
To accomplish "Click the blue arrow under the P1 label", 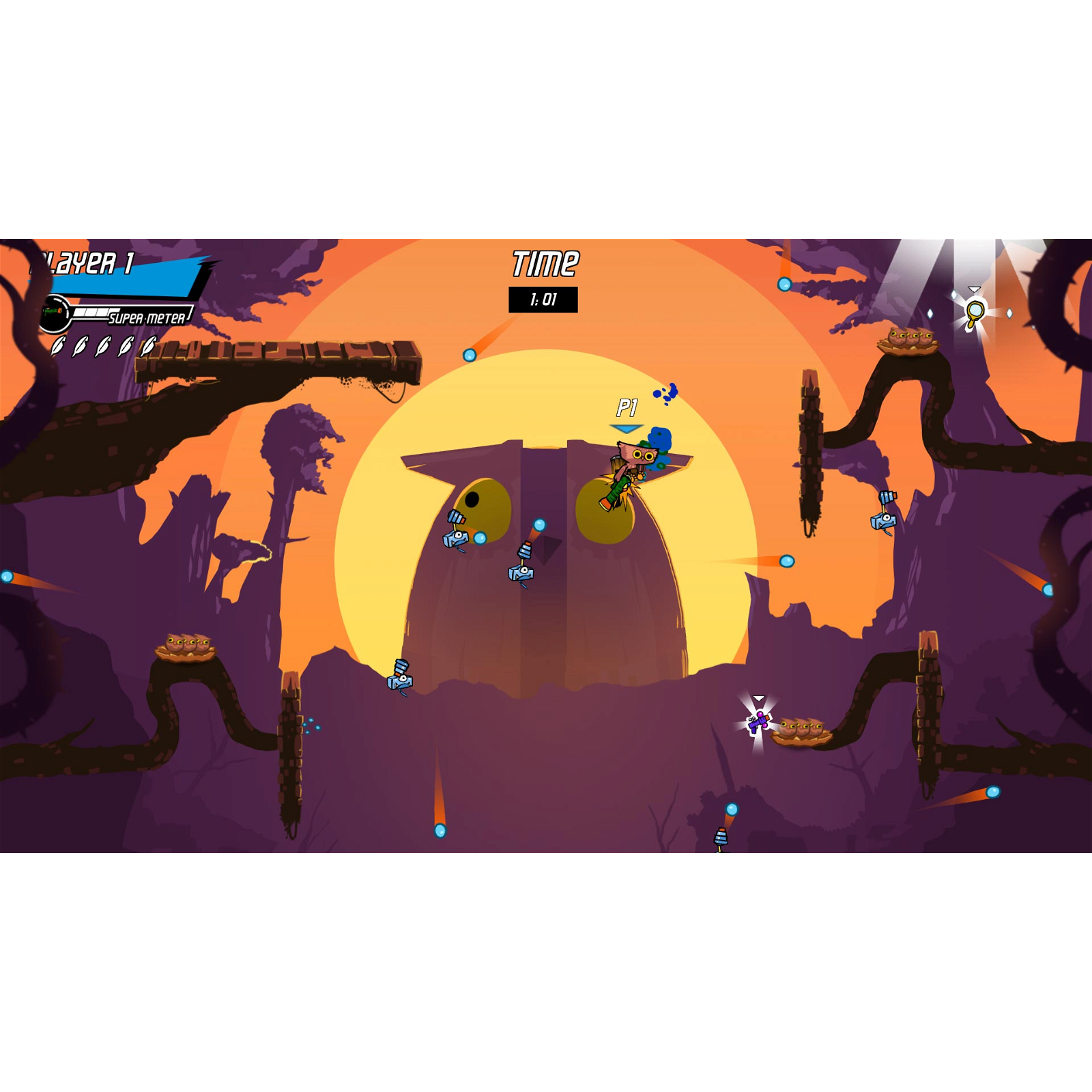I will 625,427.
